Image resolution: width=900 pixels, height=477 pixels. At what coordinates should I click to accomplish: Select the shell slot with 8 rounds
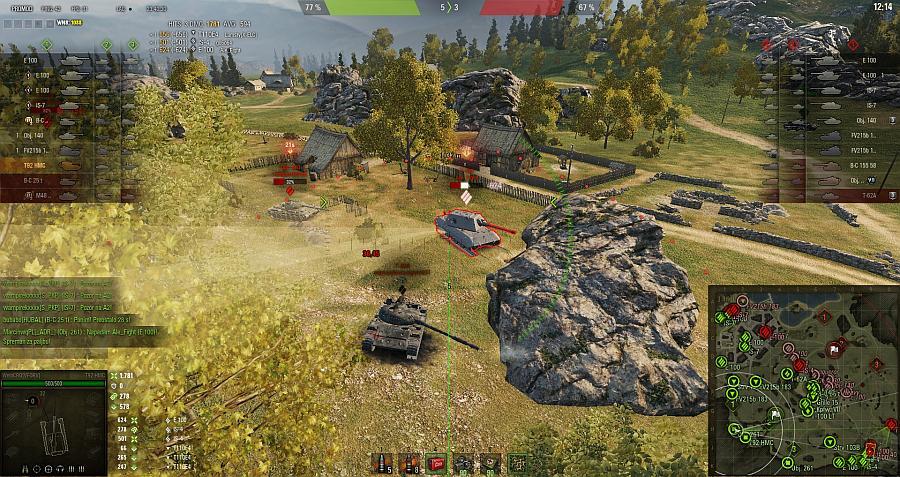point(408,462)
